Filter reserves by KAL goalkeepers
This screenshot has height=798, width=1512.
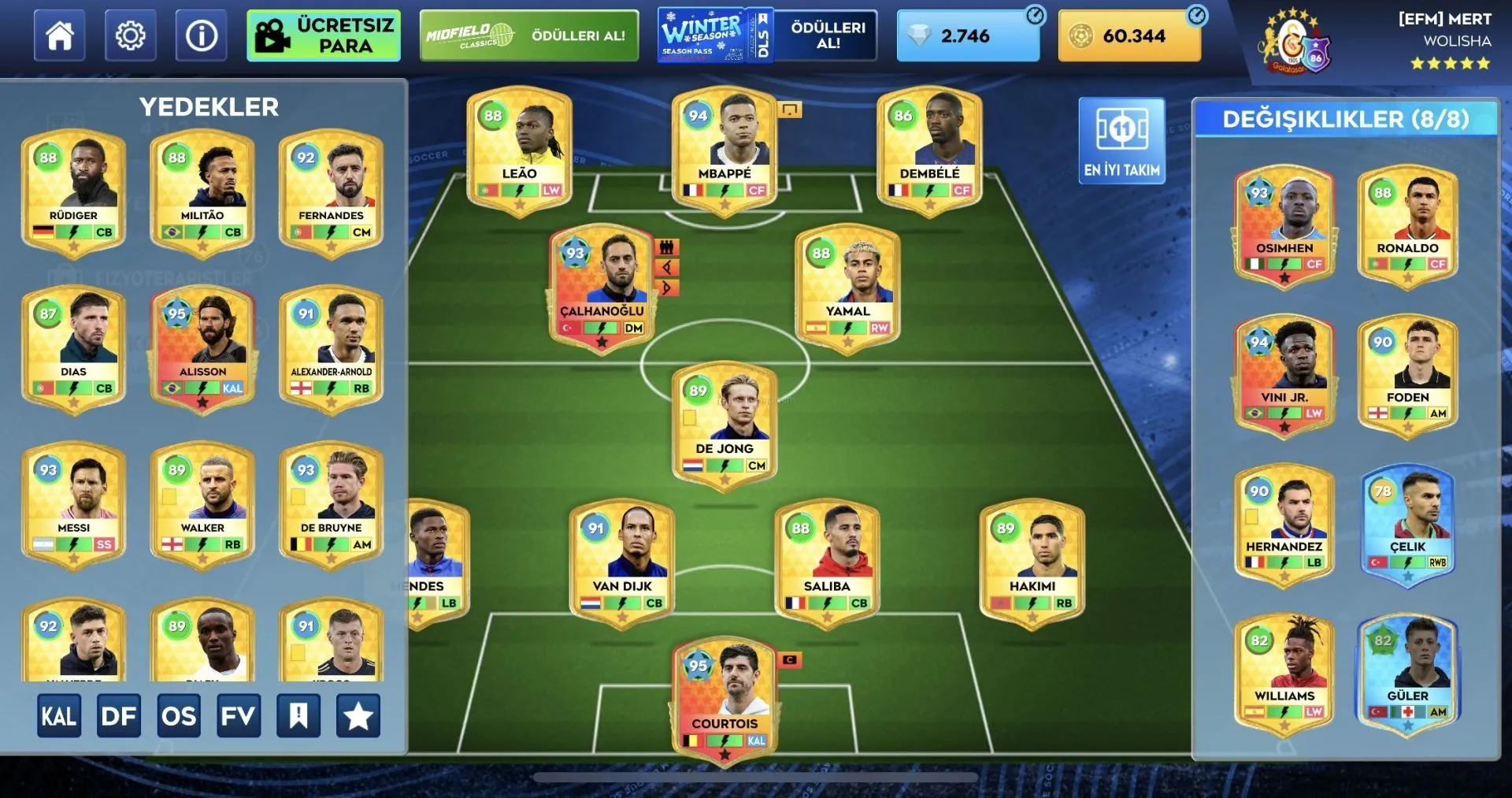(59, 716)
